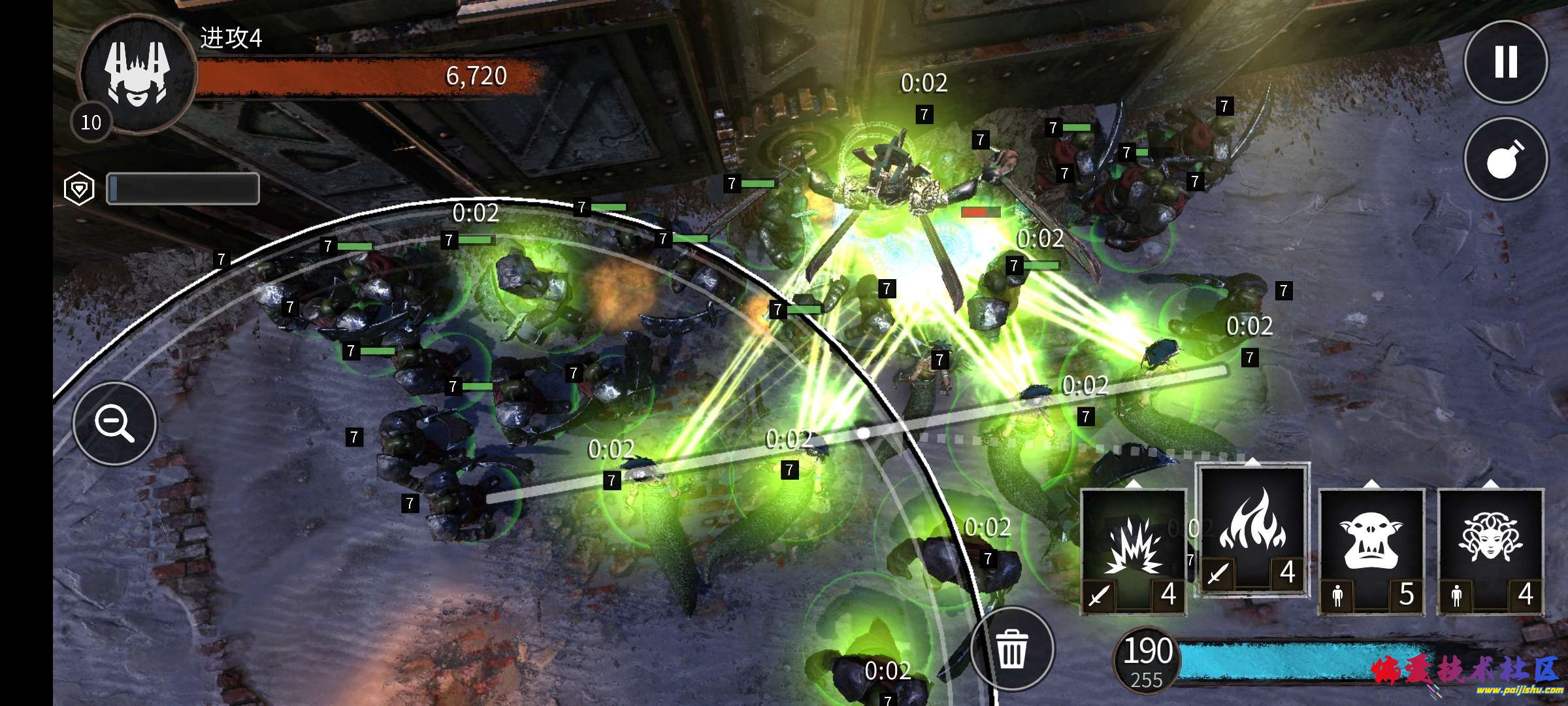Tap the bomb button
The image size is (1568, 706).
pyautogui.click(x=1505, y=159)
